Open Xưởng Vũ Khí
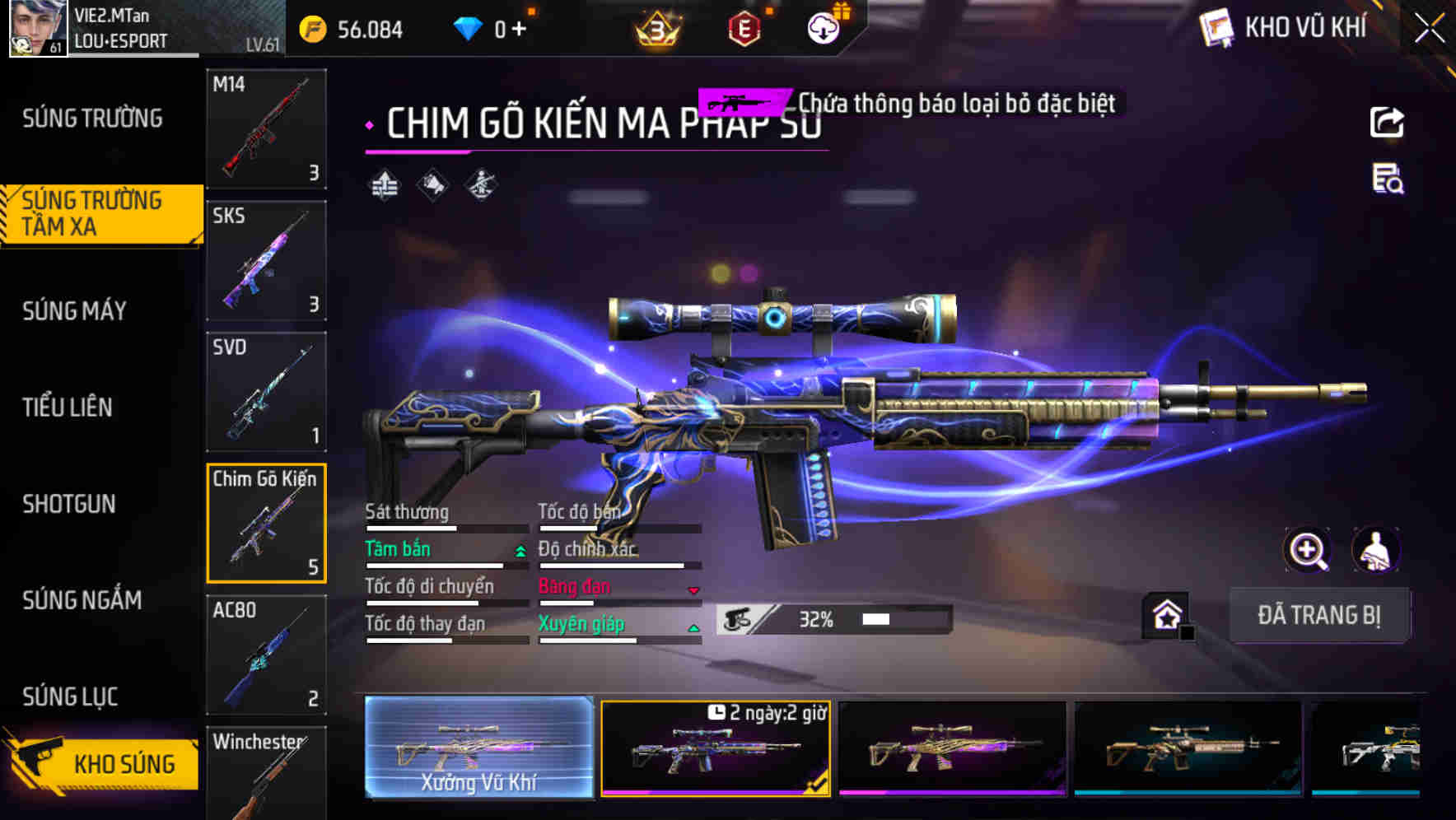Screen dimensions: 1456x820 [x=480, y=750]
